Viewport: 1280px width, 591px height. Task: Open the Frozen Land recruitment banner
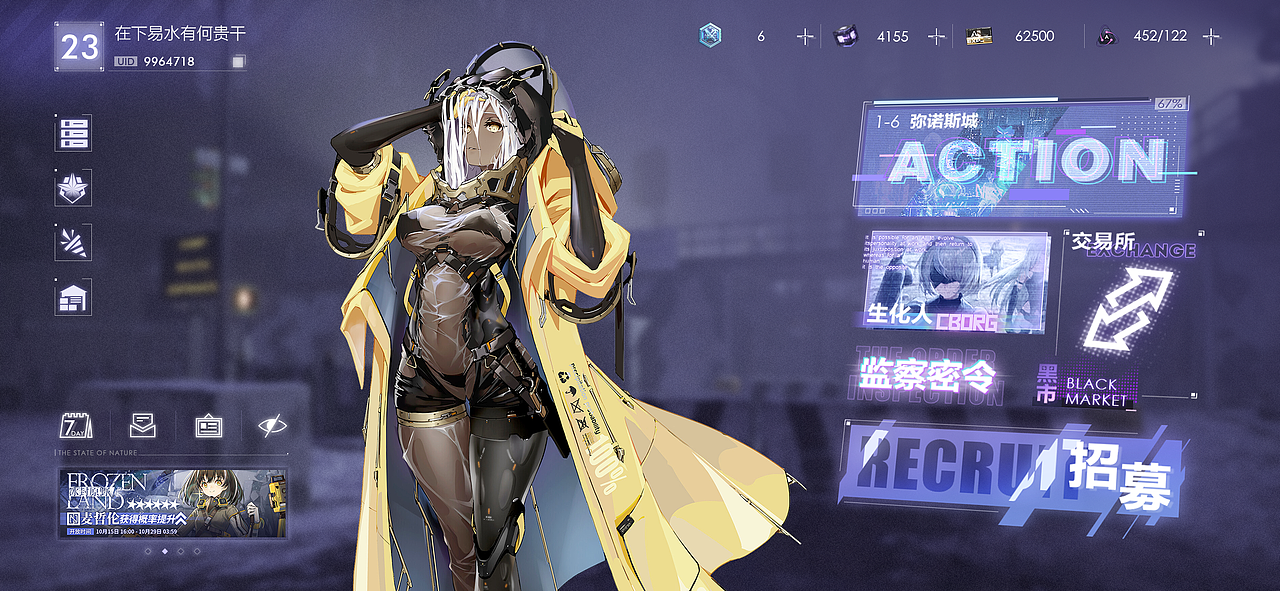[x=173, y=503]
